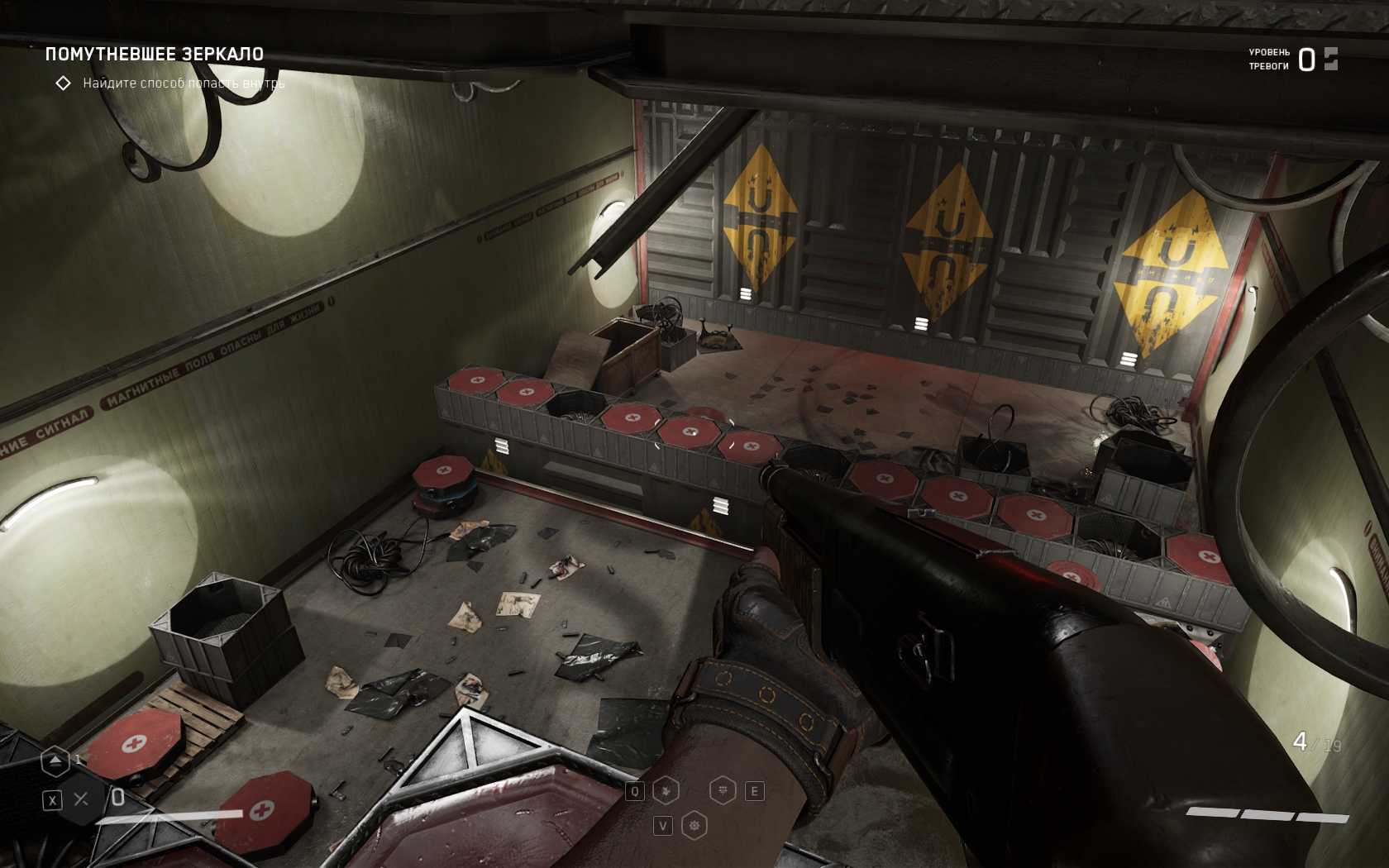This screenshot has height=868, width=1389.
Task: Activate the burst-shaped glove ability hexagon
Action: coord(666,791)
